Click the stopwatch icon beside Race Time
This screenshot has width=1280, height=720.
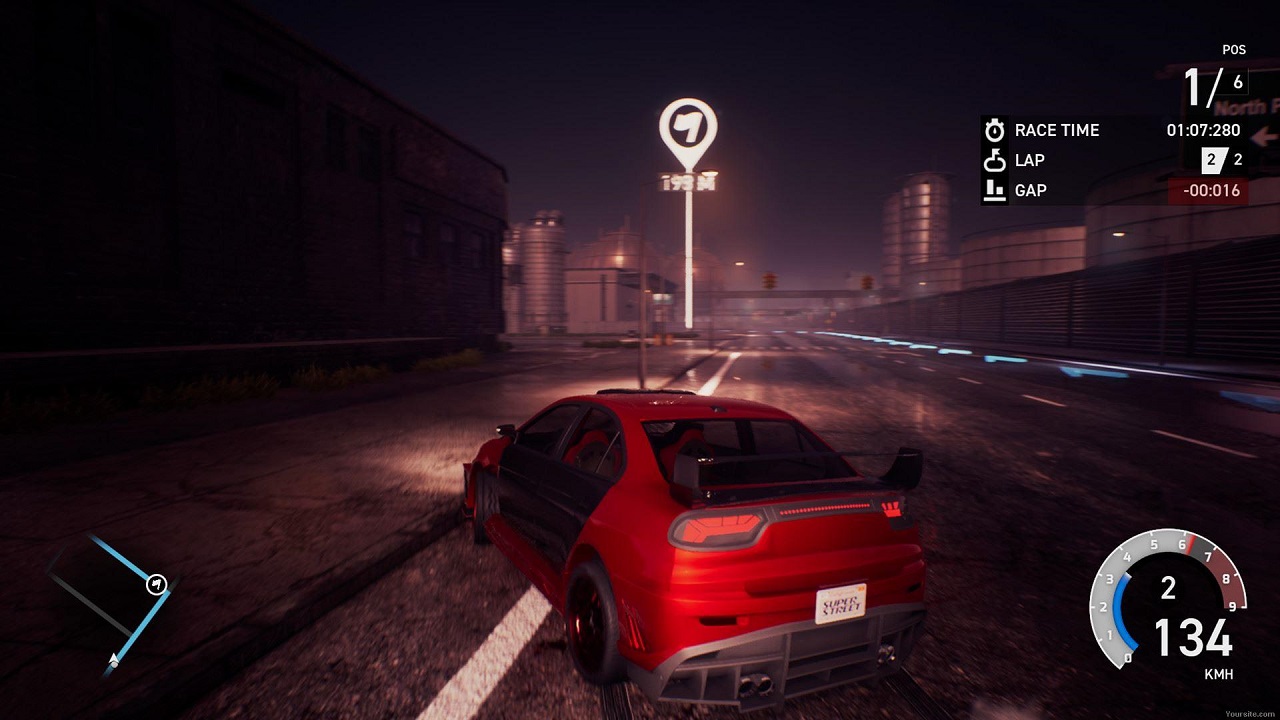(994, 130)
